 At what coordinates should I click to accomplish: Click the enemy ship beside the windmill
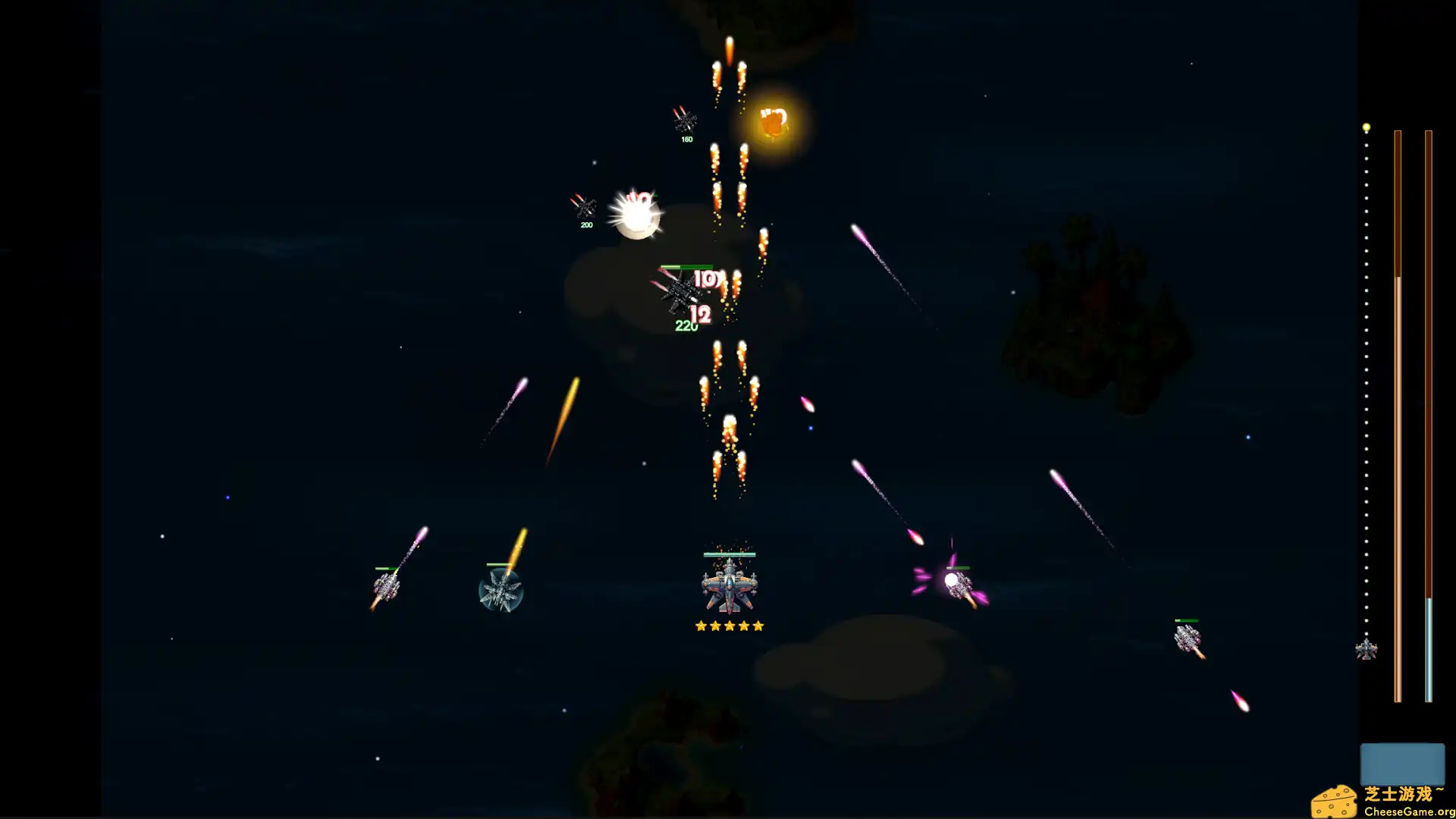387,585
